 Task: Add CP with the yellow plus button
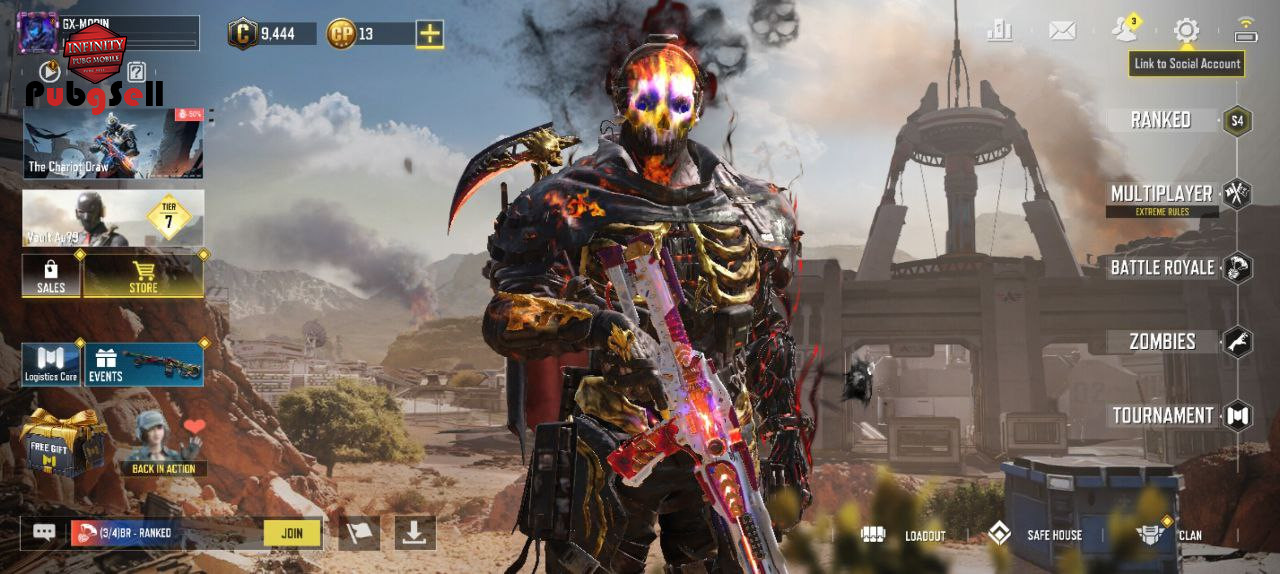coord(430,34)
